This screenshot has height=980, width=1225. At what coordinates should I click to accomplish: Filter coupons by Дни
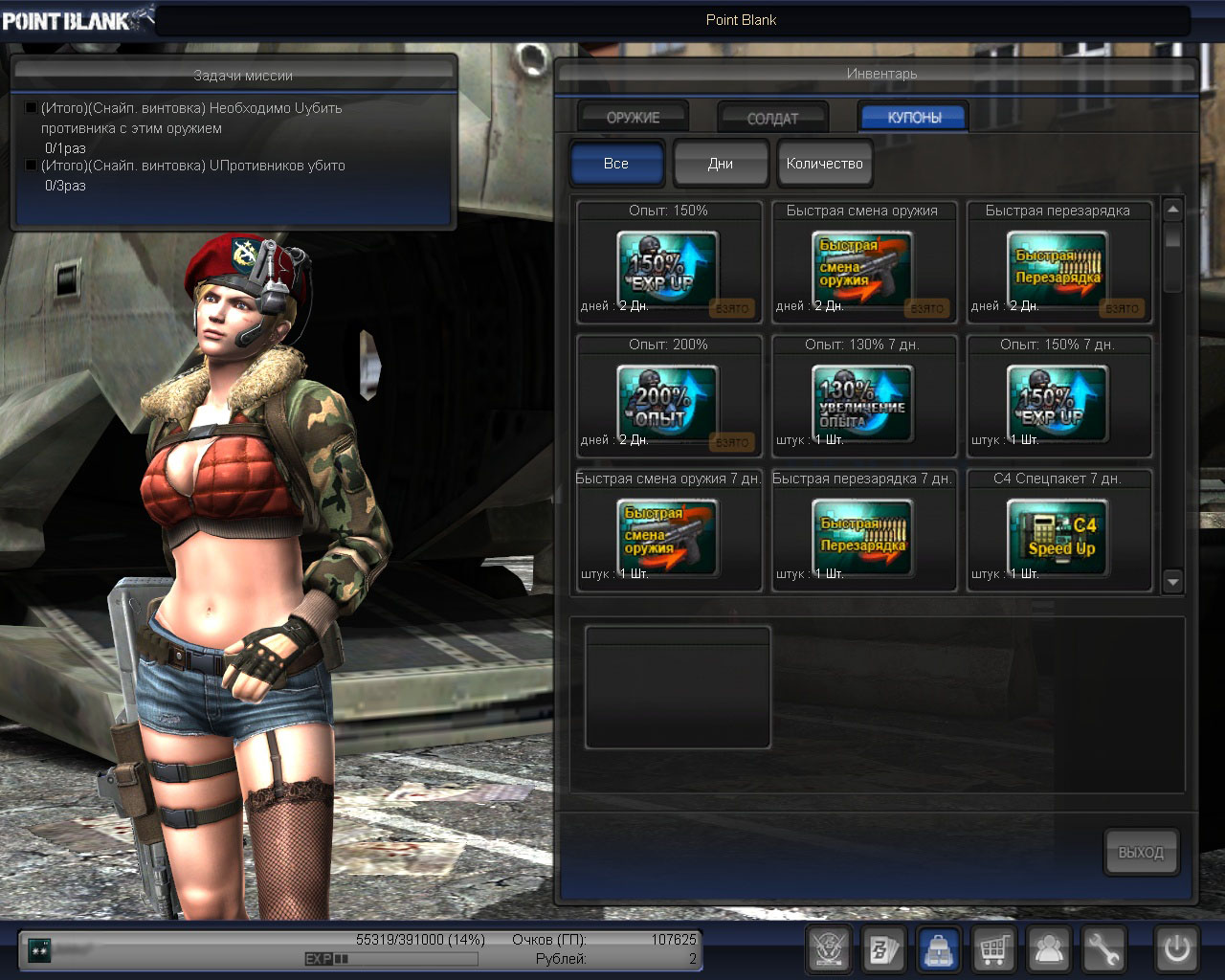721,164
